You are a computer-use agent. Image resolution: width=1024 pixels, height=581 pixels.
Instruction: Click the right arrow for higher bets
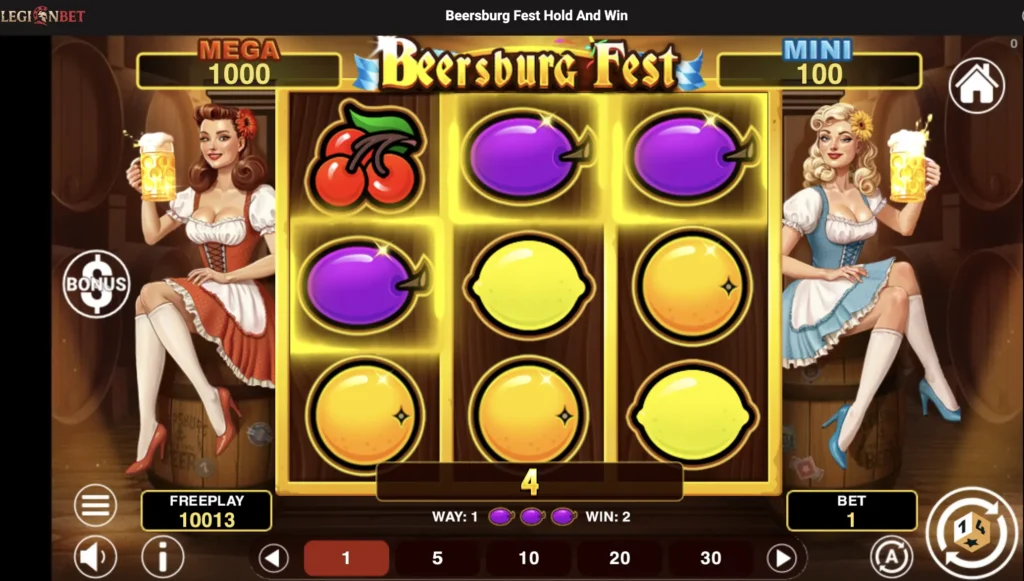(781, 558)
